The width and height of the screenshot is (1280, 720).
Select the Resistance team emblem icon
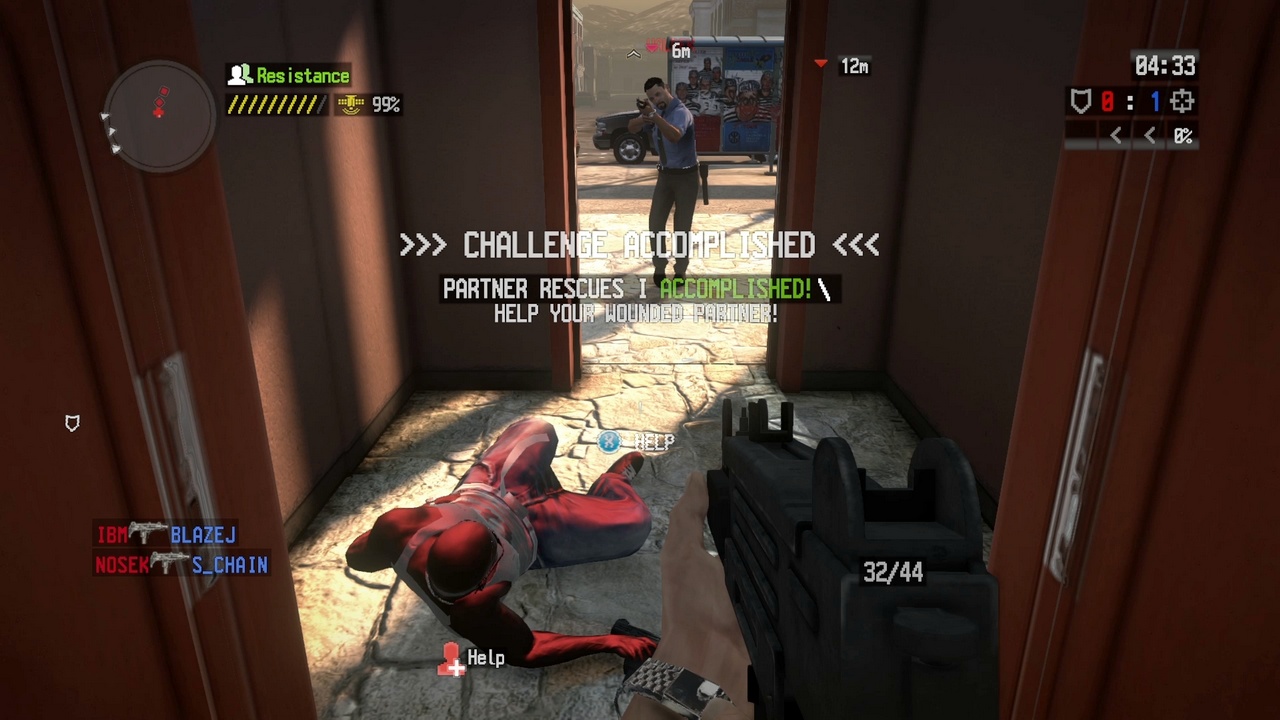239,75
